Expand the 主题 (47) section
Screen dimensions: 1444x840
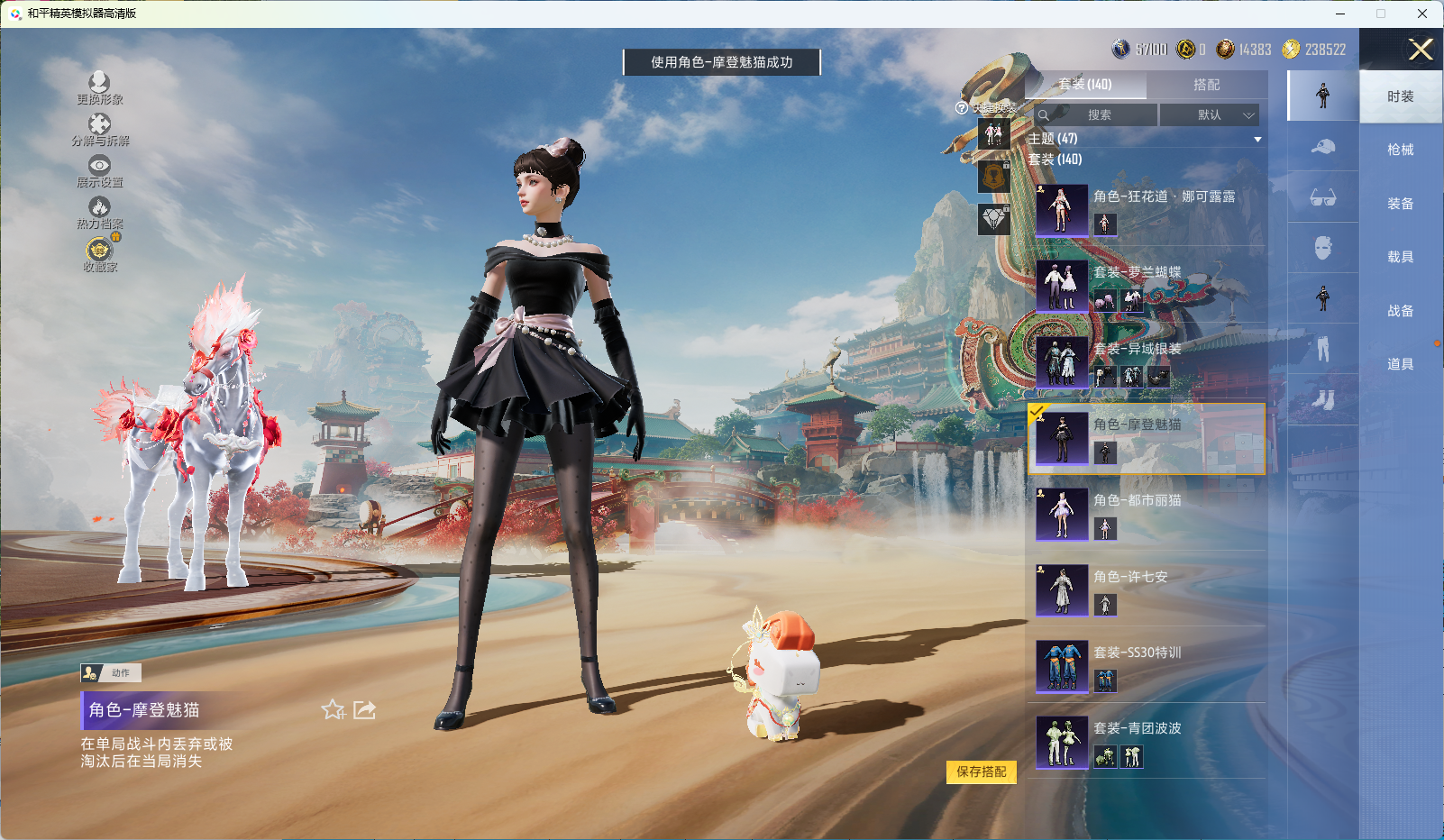tap(1257, 139)
